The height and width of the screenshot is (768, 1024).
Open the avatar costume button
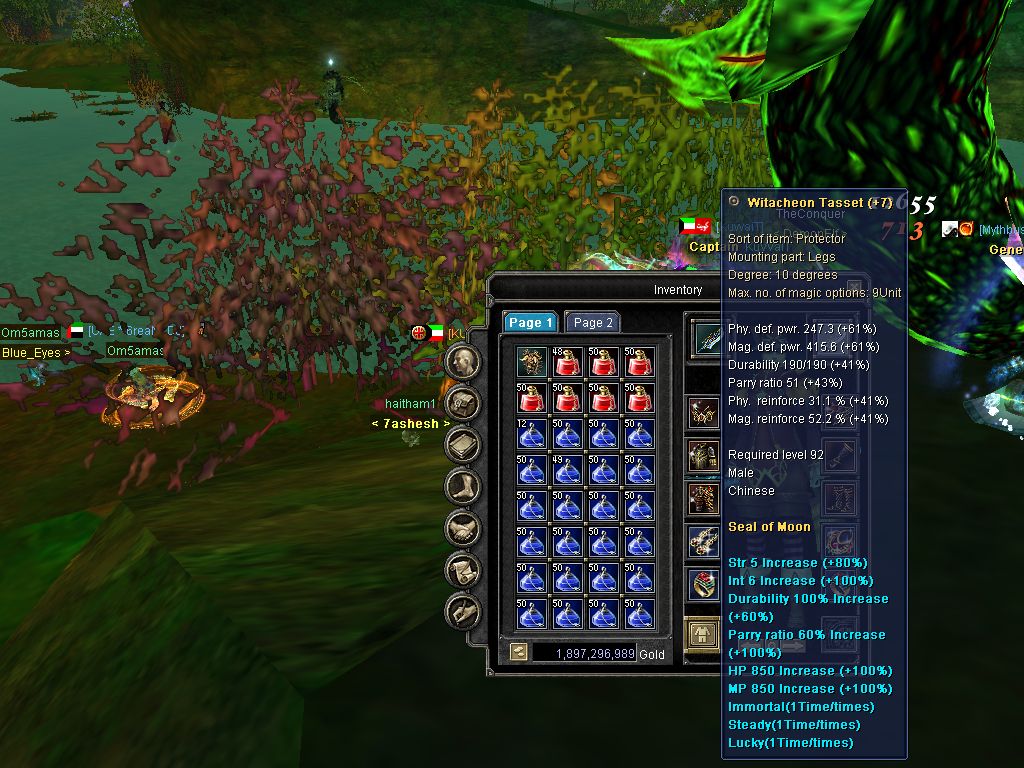coord(704,632)
